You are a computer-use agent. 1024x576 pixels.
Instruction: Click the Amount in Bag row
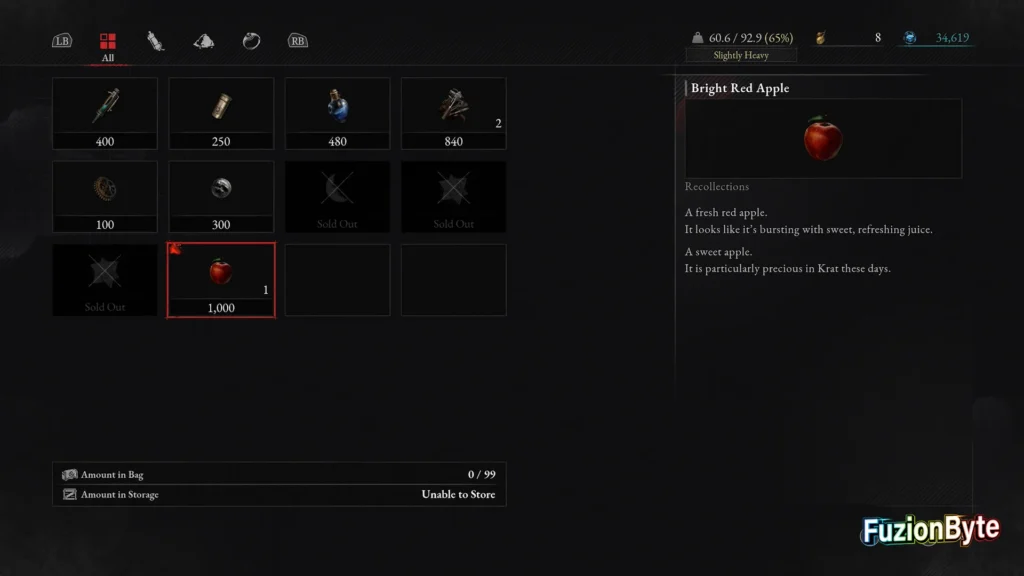pos(279,474)
